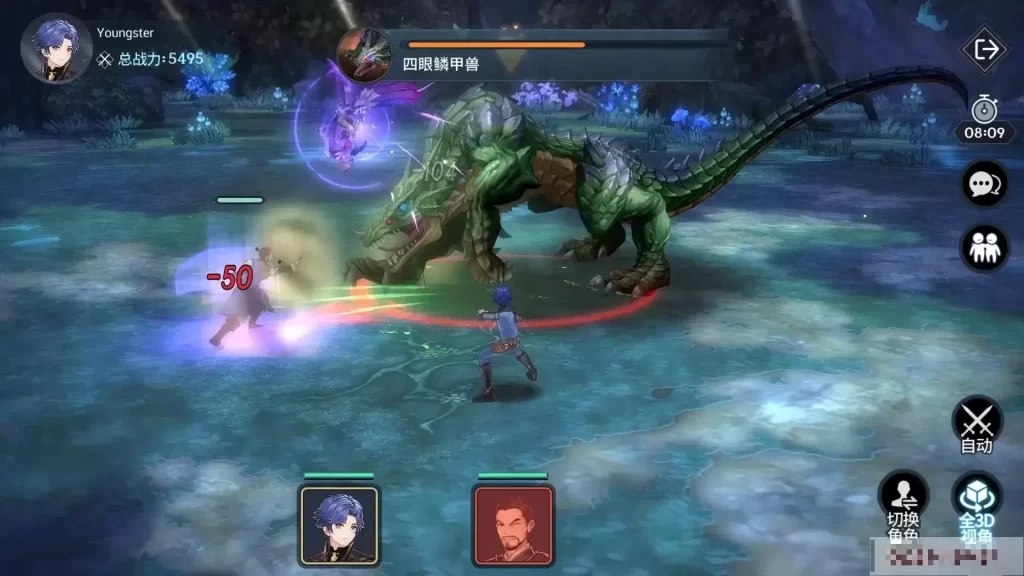Select the red bearded man portrait card
The image size is (1024, 576).
tap(513, 525)
